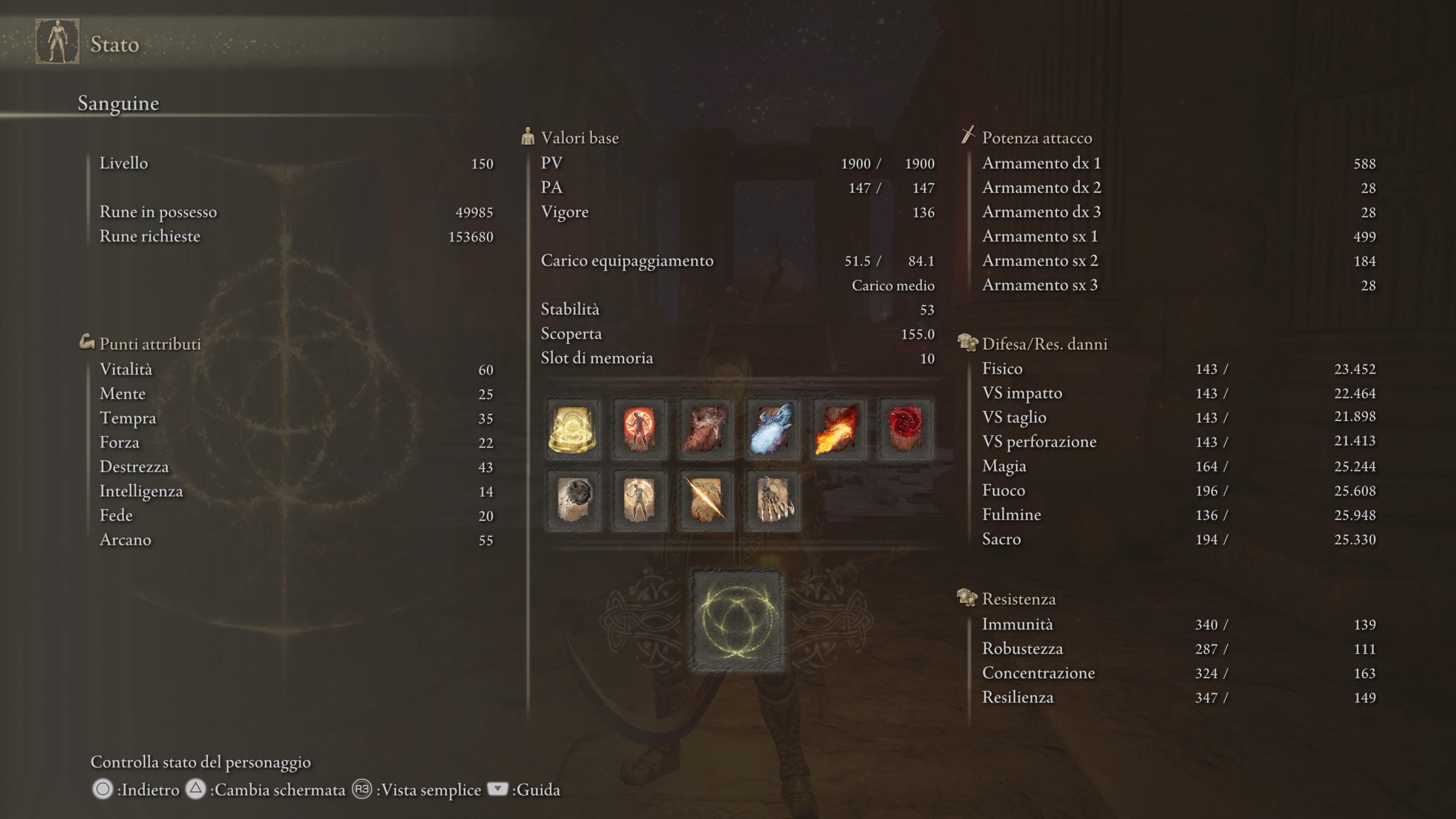
Task: Click the Potenza attacco sword panel icon
Action: [x=968, y=136]
